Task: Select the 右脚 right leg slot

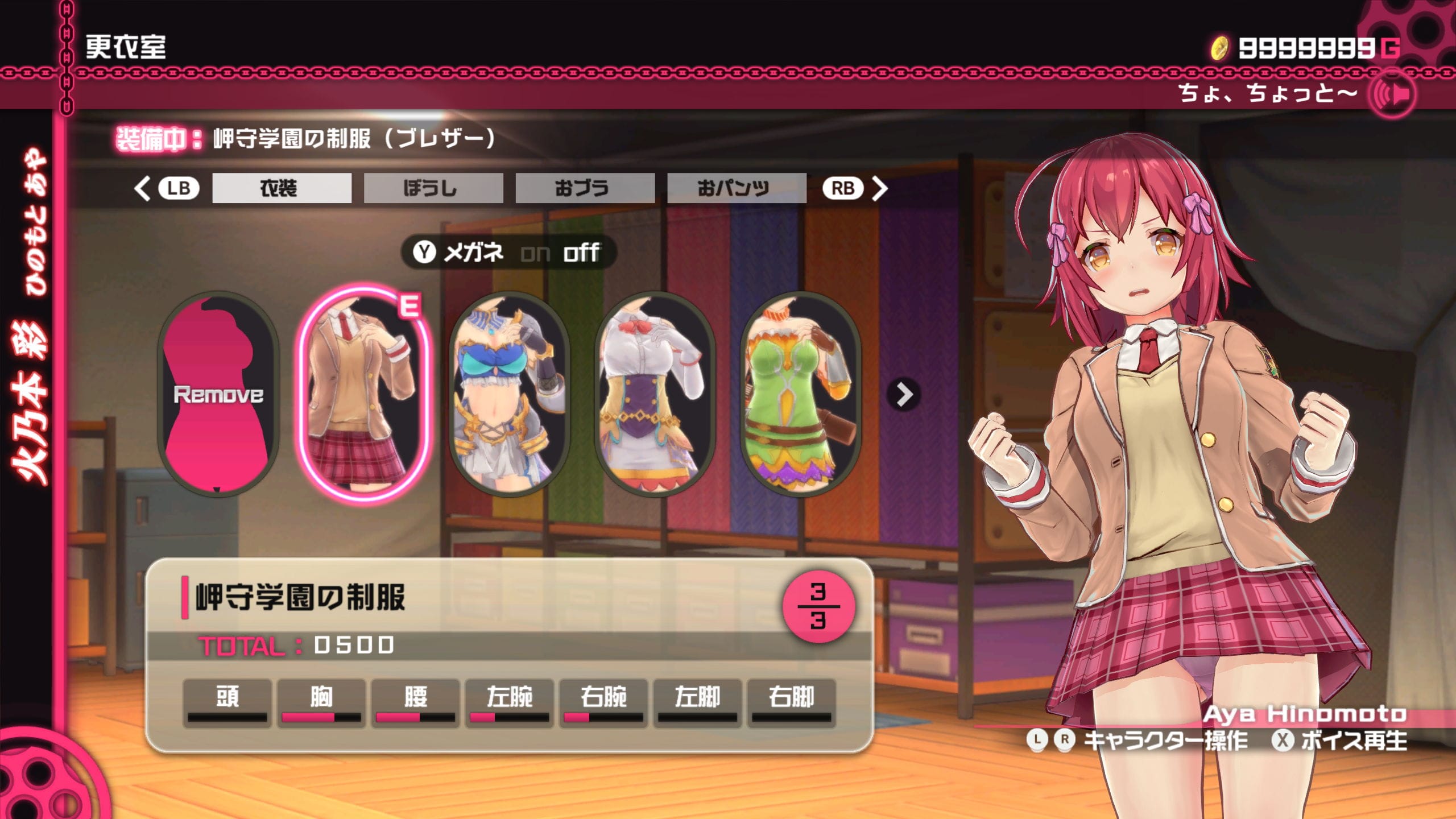Action: click(791, 702)
